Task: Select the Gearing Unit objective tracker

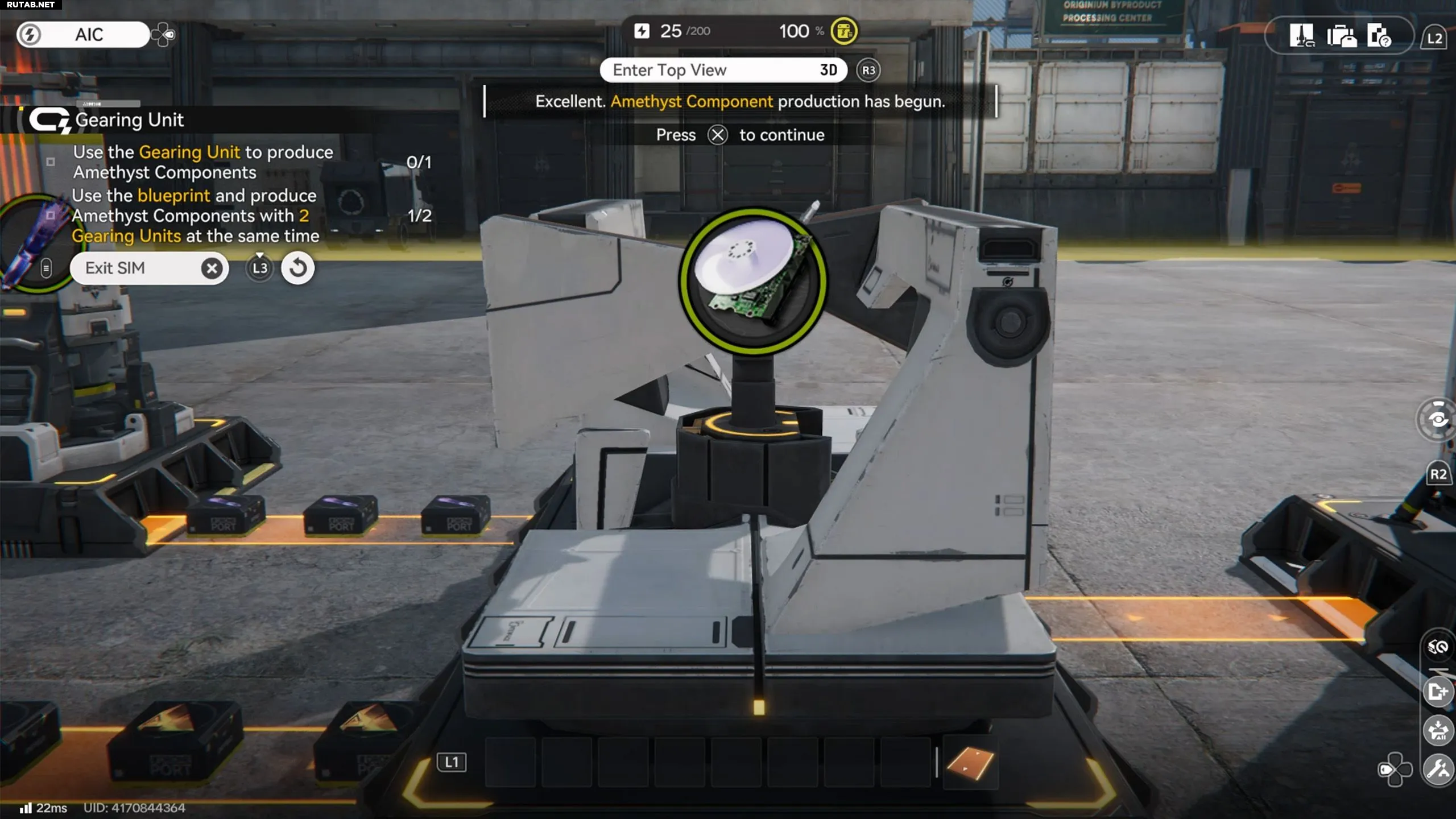Action: tap(129, 120)
